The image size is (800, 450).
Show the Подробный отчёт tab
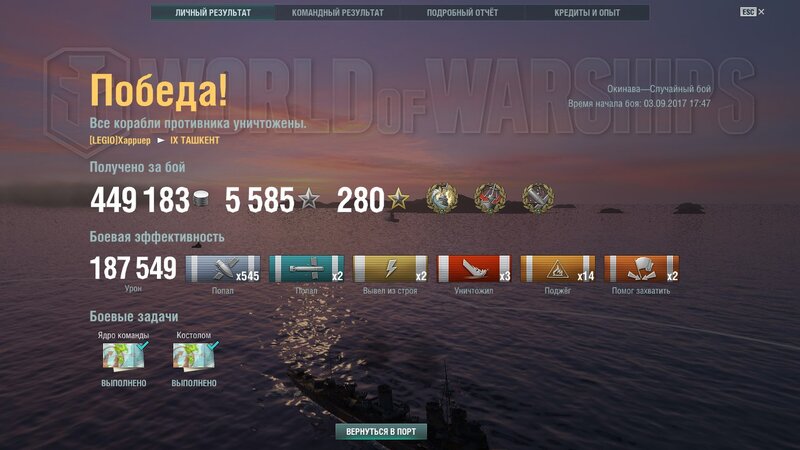tap(462, 13)
